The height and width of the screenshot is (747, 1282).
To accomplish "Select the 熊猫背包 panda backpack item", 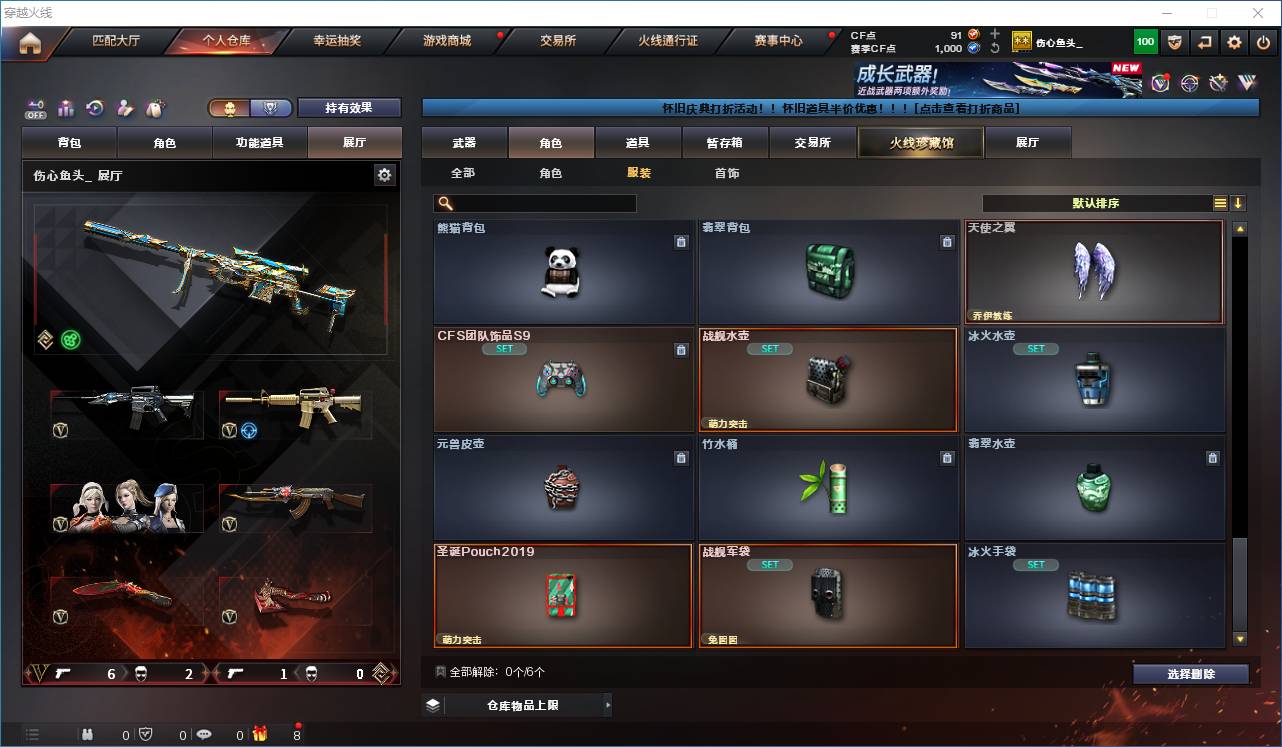I will pyautogui.click(x=563, y=272).
